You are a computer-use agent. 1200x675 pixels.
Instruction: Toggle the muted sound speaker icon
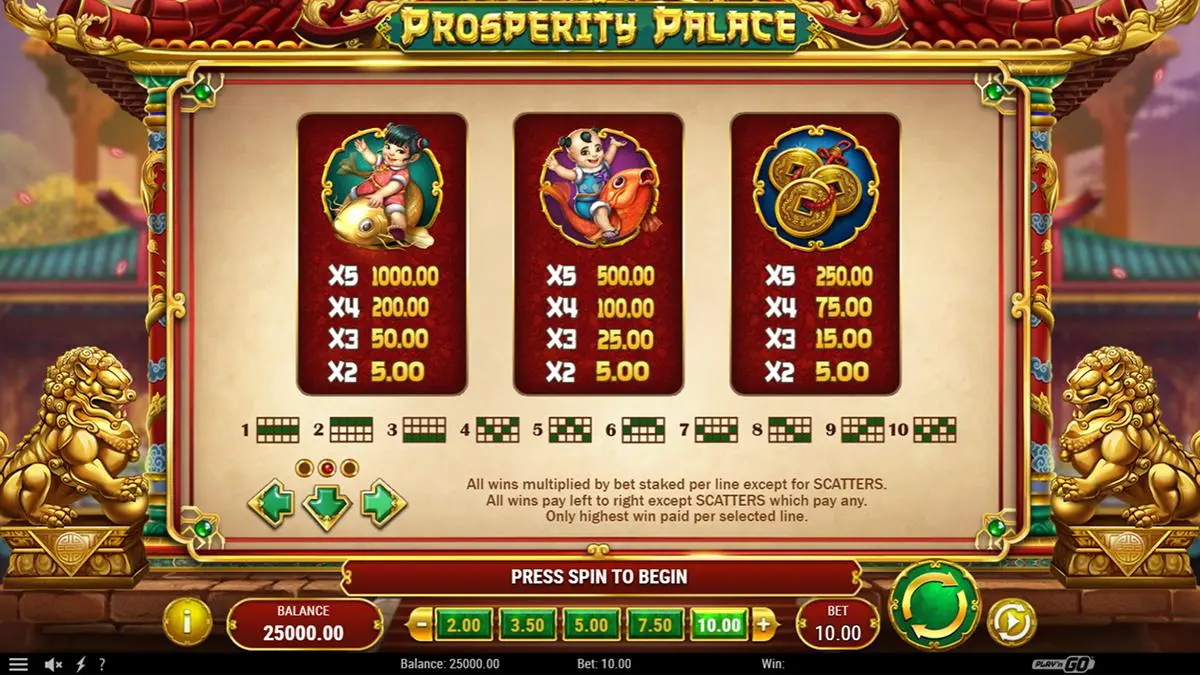[x=54, y=664]
